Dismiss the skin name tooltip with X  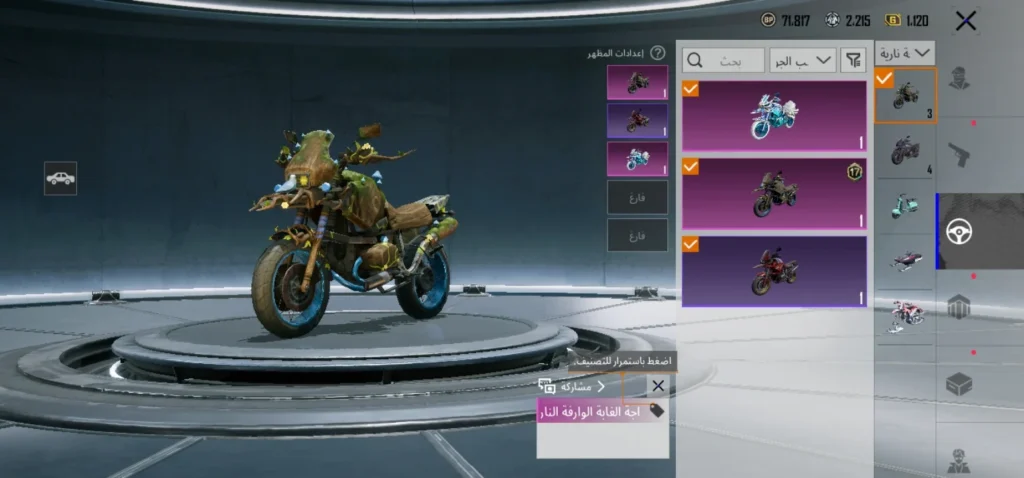[x=657, y=386]
